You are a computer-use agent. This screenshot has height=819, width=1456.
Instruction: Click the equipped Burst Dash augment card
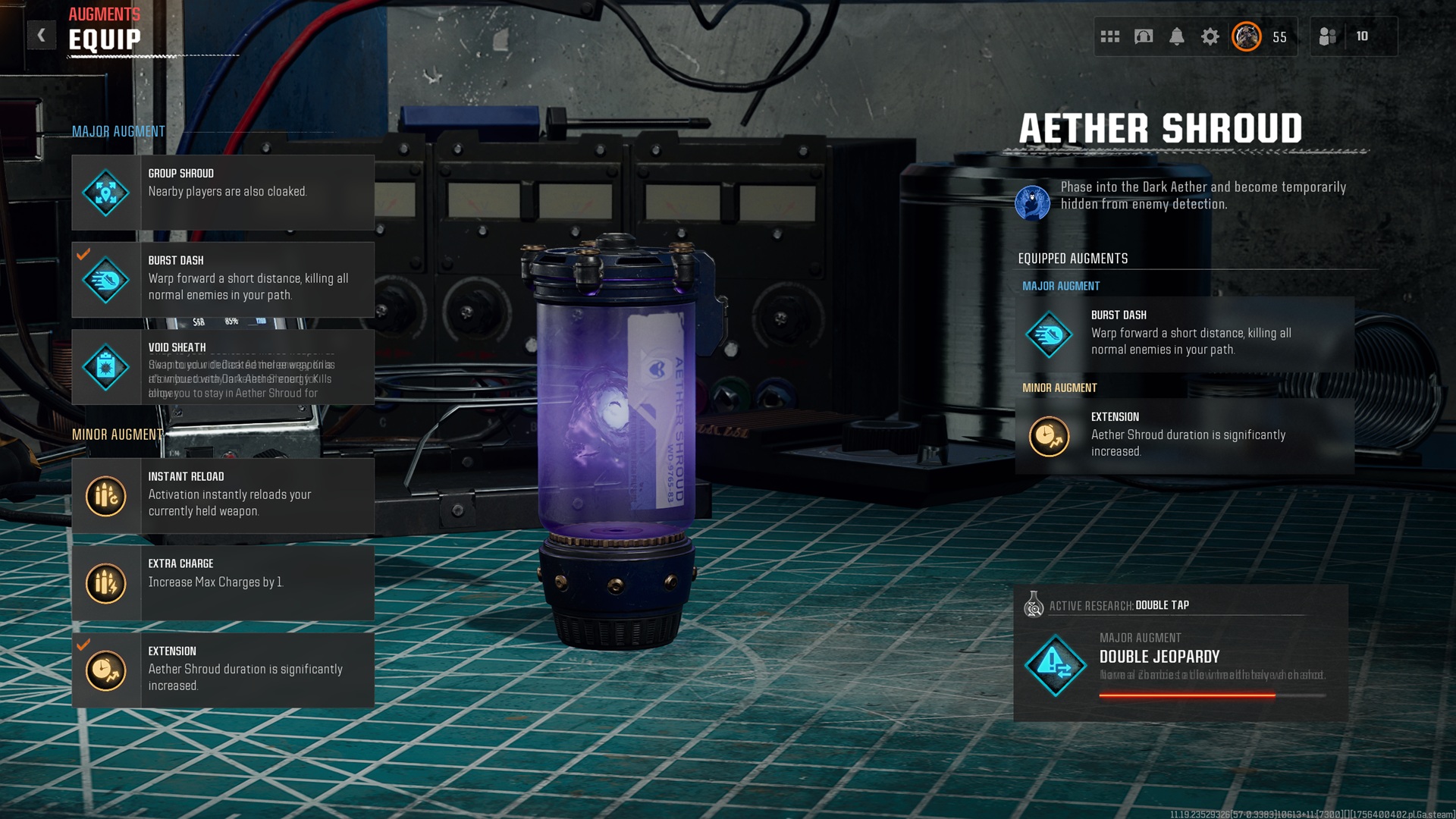click(x=1185, y=334)
